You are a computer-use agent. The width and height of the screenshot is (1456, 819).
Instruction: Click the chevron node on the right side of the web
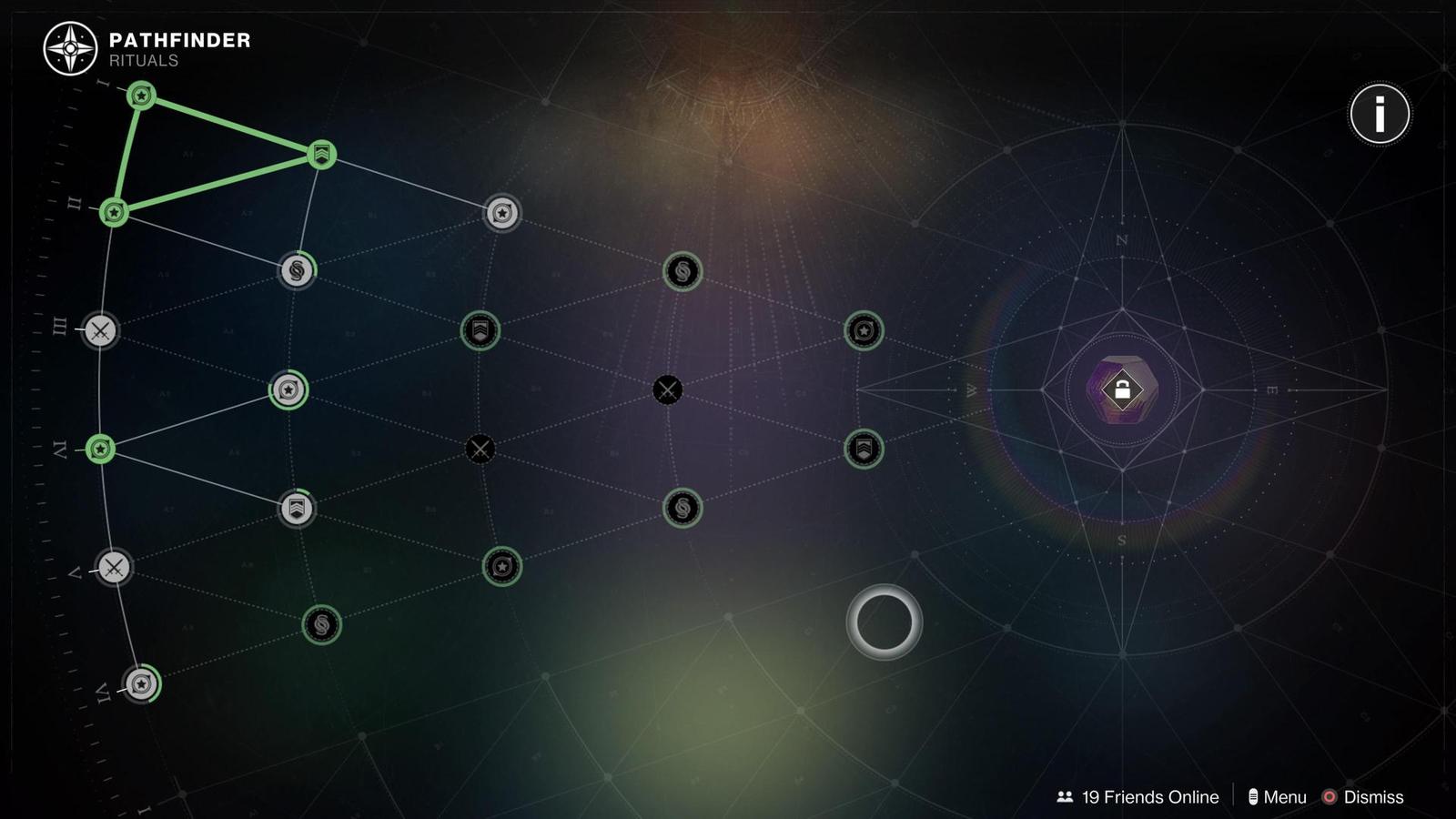(x=863, y=448)
